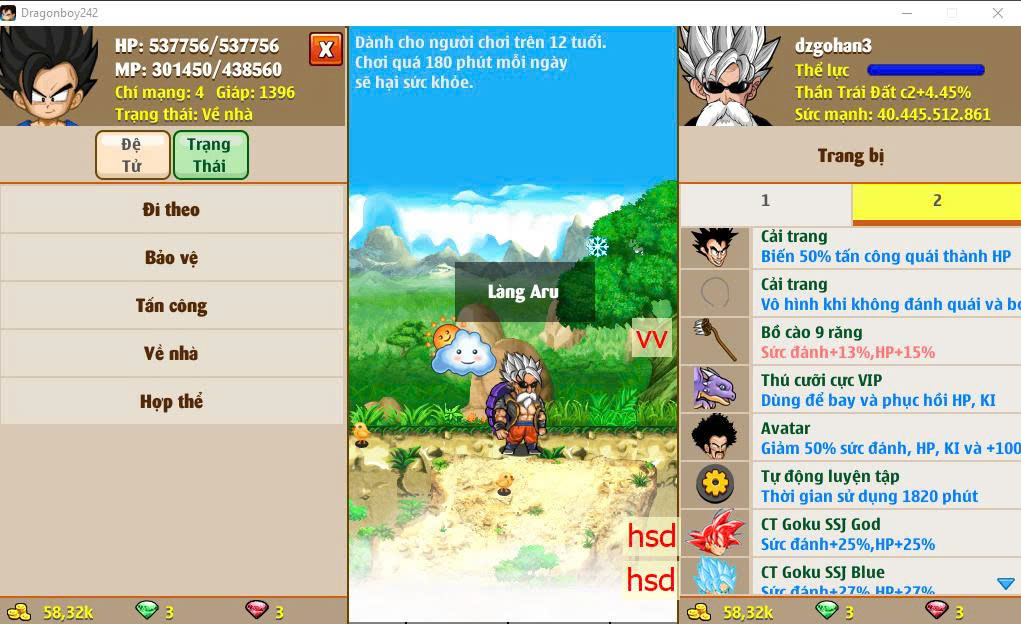This screenshot has width=1021, height=624.
Task: Click the blue down arrow in the equipment list
Action: coord(1006,584)
